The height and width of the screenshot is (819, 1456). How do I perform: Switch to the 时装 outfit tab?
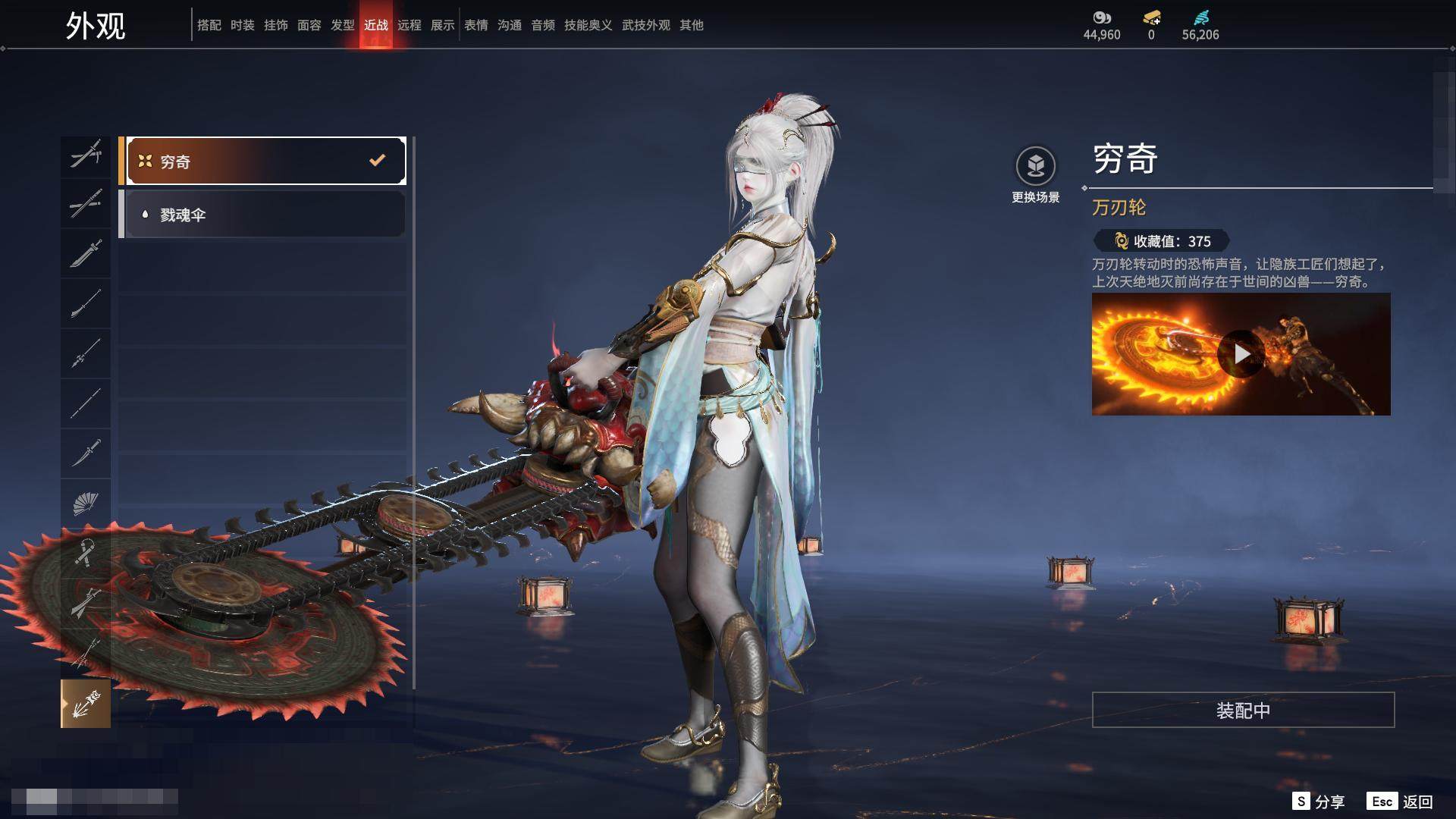click(x=242, y=25)
